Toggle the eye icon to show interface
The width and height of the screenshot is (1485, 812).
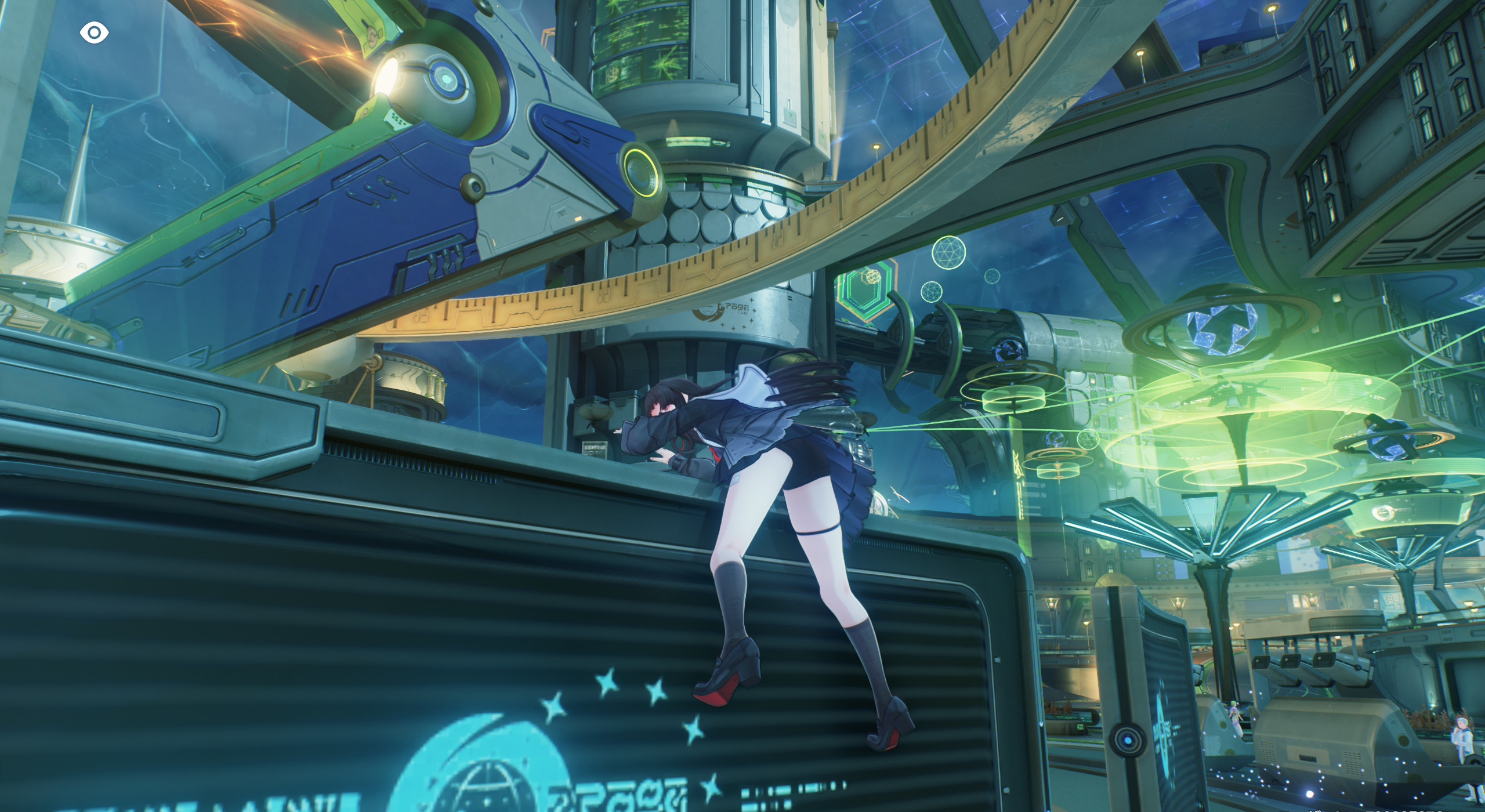(94, 33)
